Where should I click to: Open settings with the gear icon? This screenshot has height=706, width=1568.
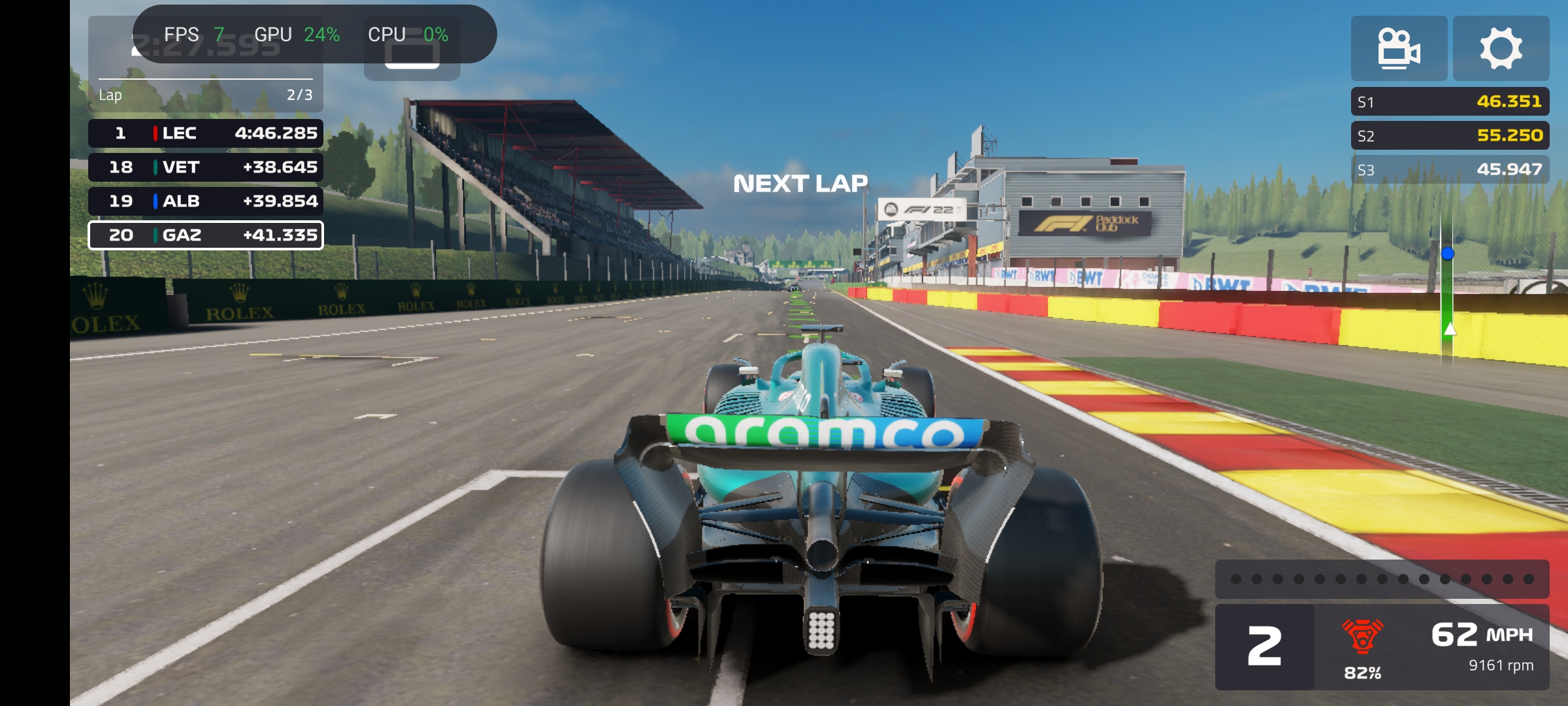tap(1501, 48)
